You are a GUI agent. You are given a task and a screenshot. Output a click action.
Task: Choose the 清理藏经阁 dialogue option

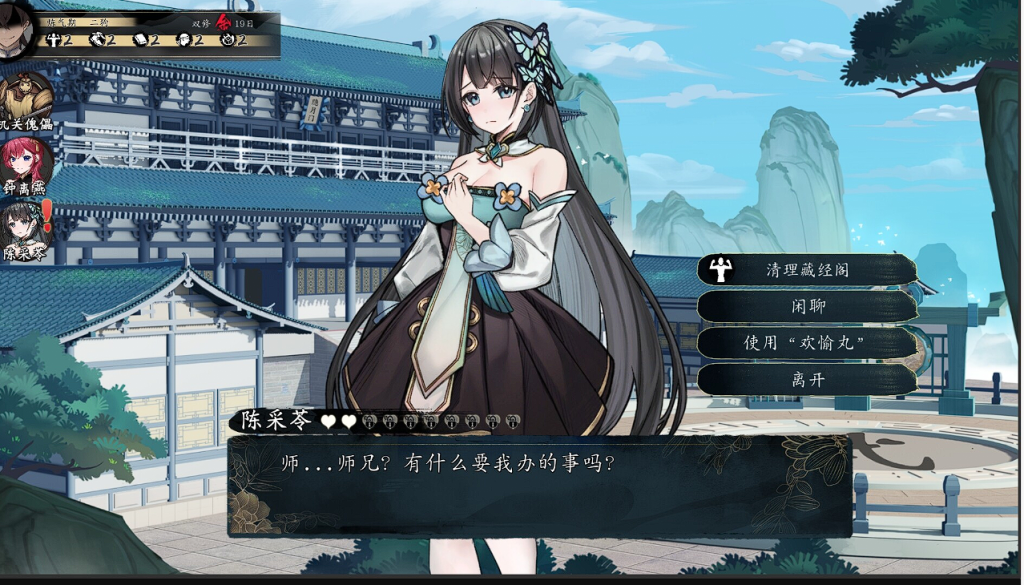[806, 269]
